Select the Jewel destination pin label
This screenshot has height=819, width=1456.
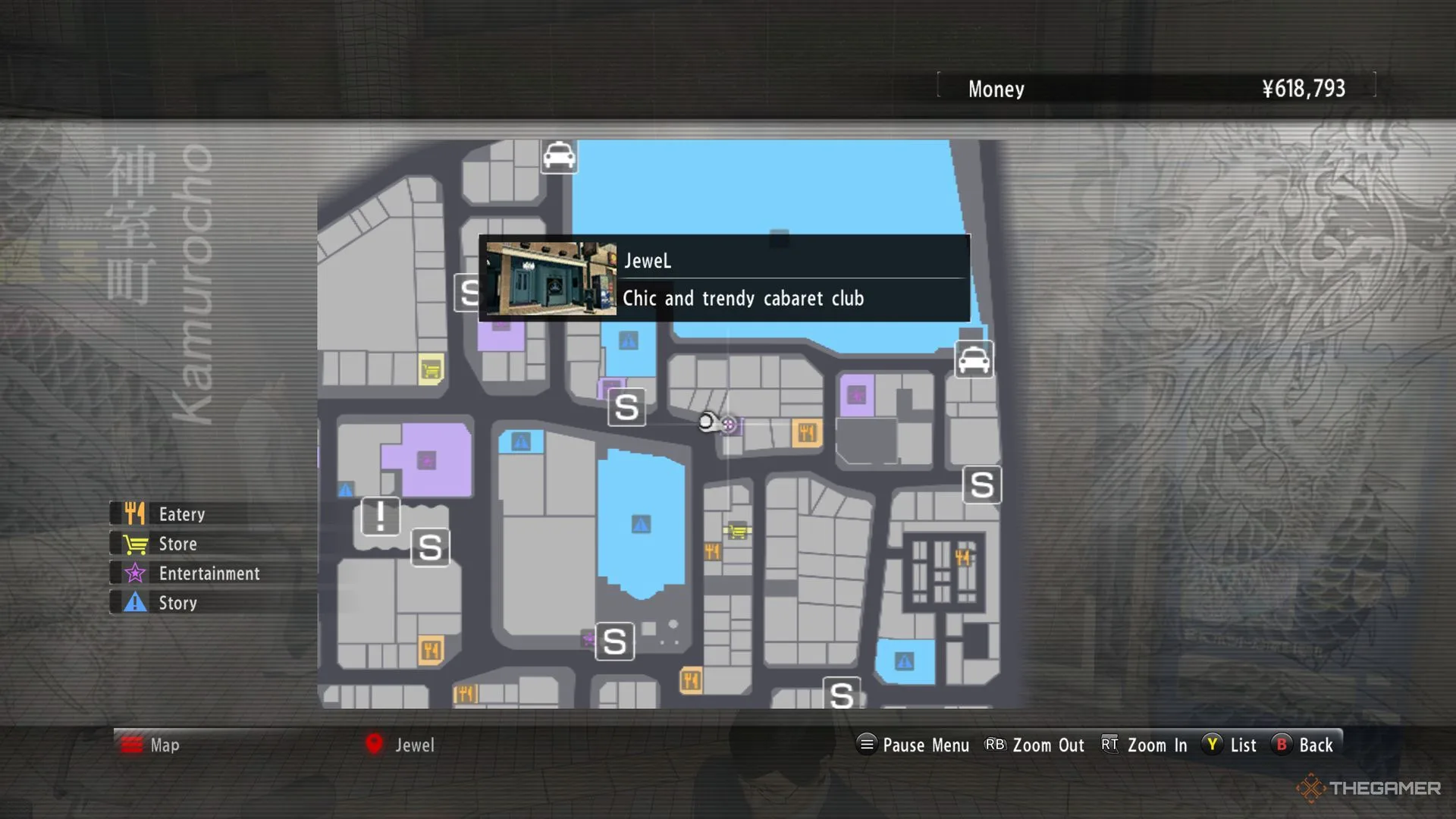[414, 745]
